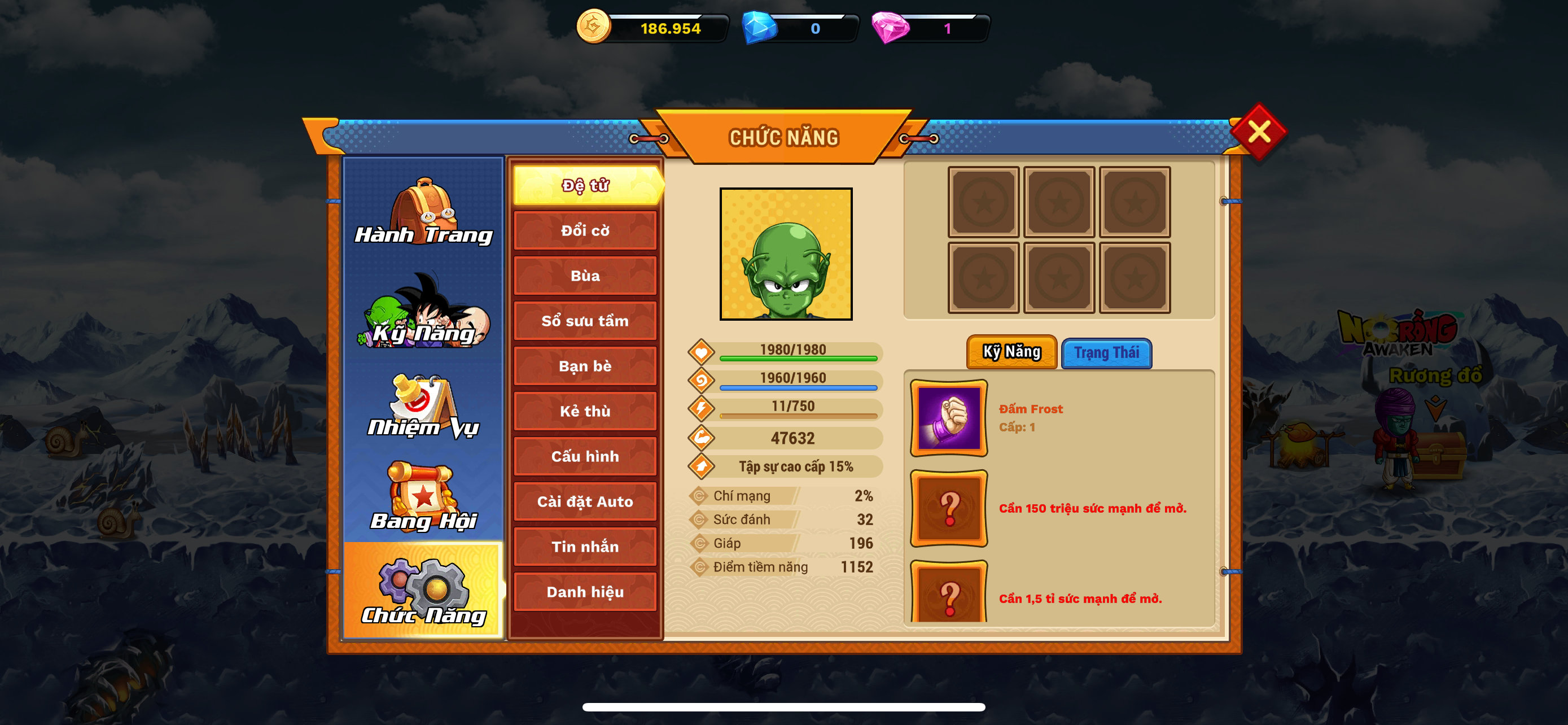
Task: Switch to the Trạng Thái tab
Action: point(1106,353)
